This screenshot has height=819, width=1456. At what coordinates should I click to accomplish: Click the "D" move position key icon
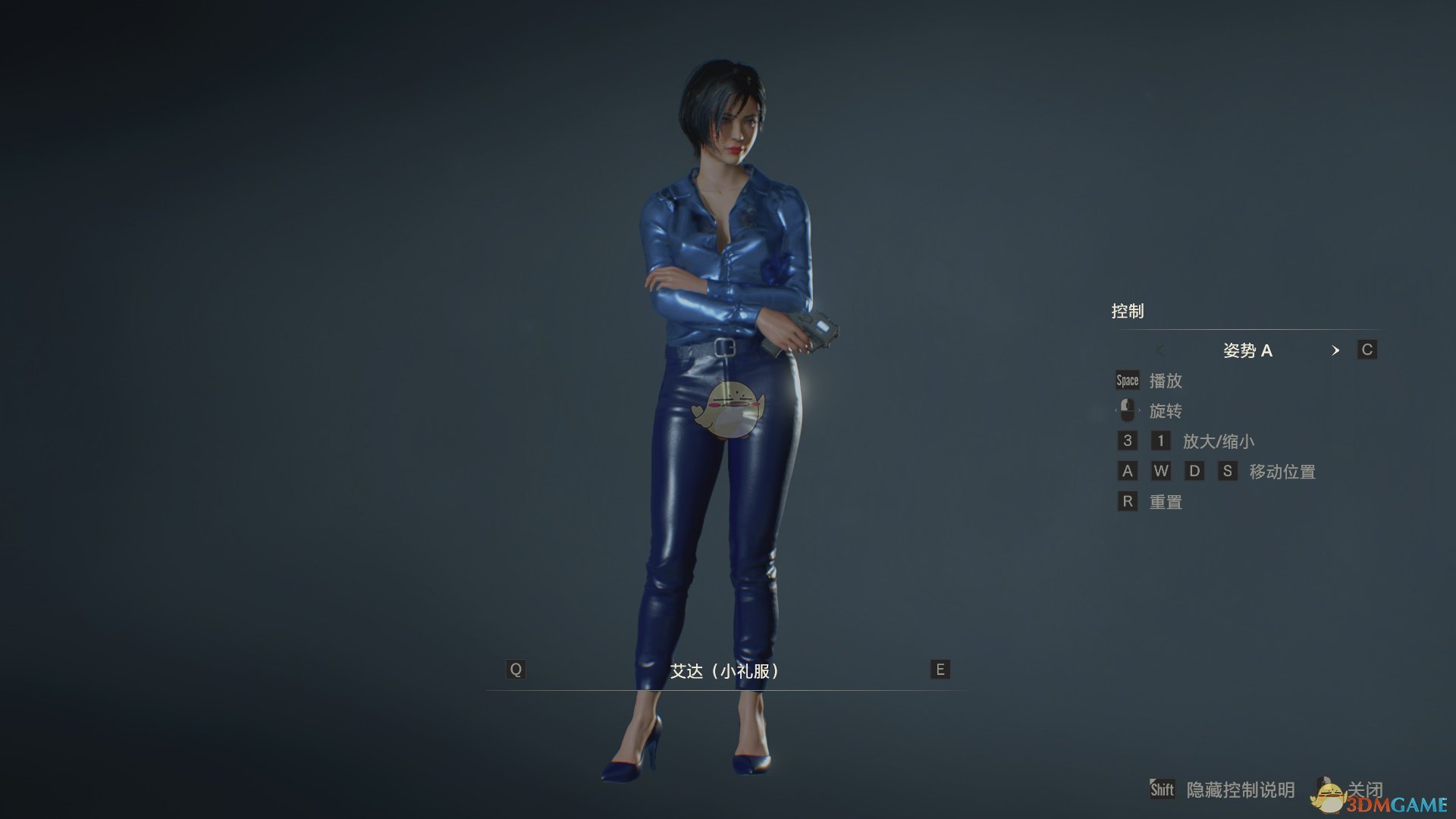(x=1195, y=471)
